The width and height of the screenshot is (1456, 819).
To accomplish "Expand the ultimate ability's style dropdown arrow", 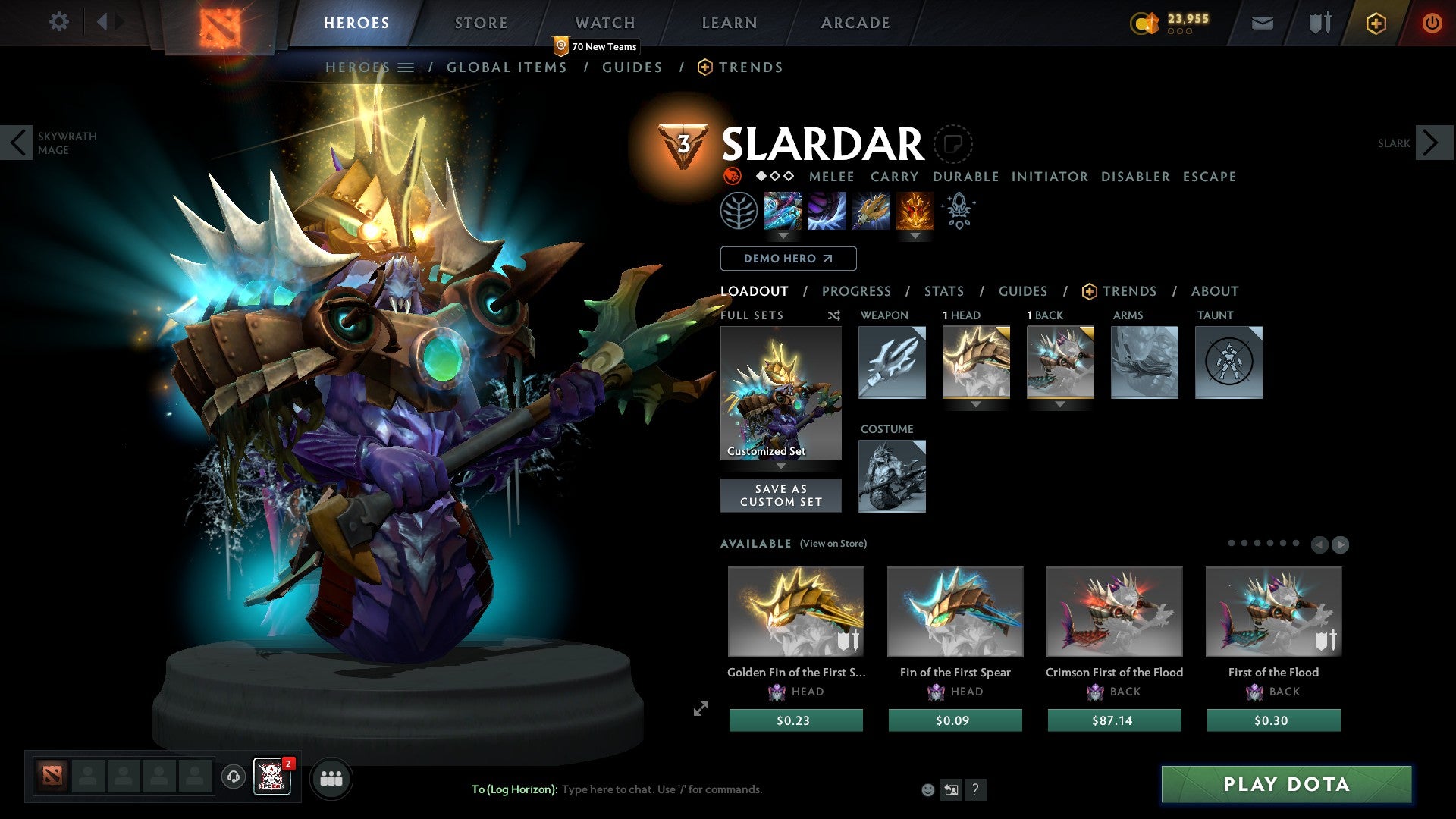I will [x=915, y=236].
